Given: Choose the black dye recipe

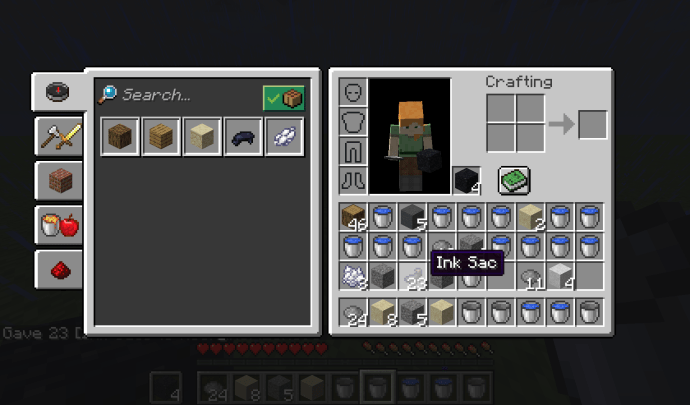Looking at the screenshot, I should click(x=243, y=137).
